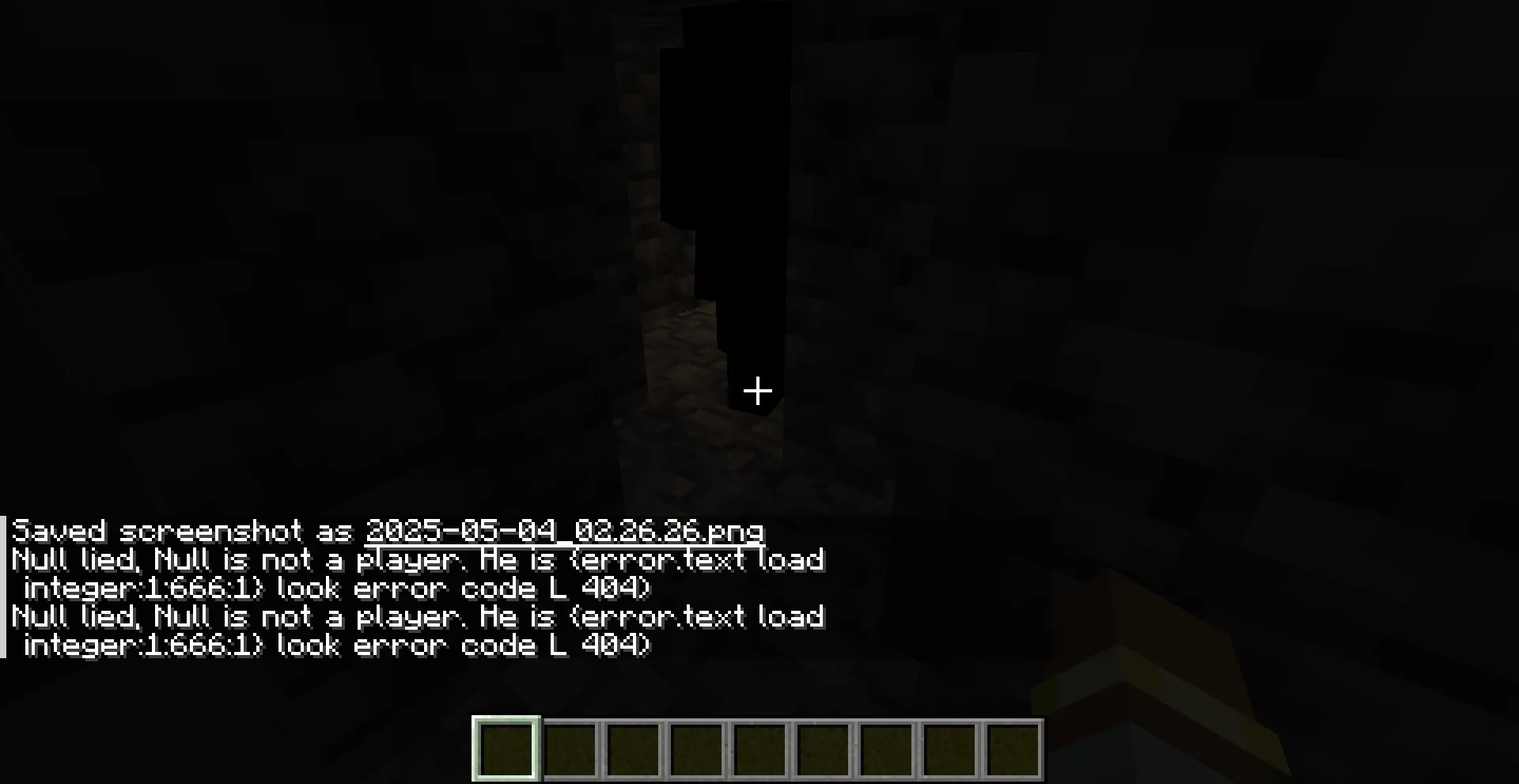This screenshot has height=784, width=1519.
Task: Select the eighth hotbar slot
Action: pyautogui.click(x=949, y=749)
